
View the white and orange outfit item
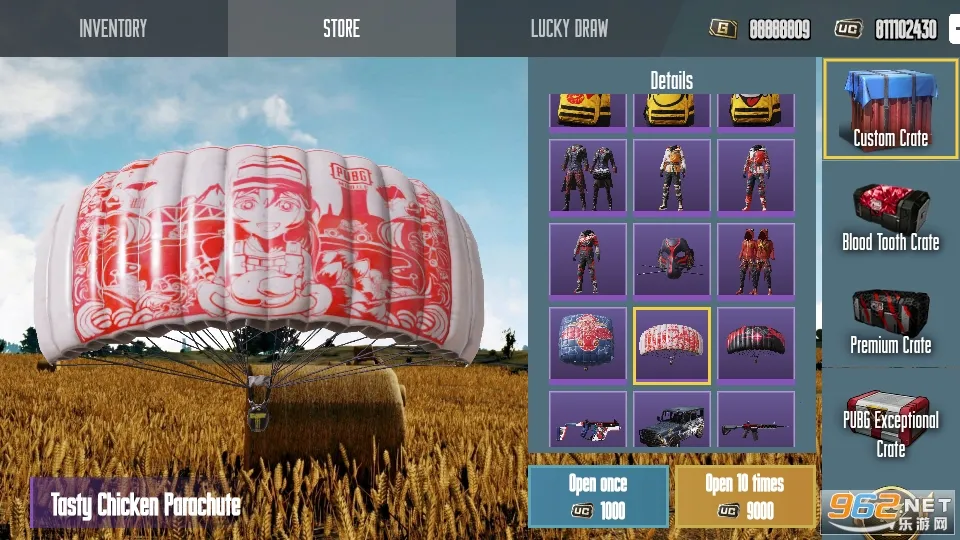tap(672, 176)
